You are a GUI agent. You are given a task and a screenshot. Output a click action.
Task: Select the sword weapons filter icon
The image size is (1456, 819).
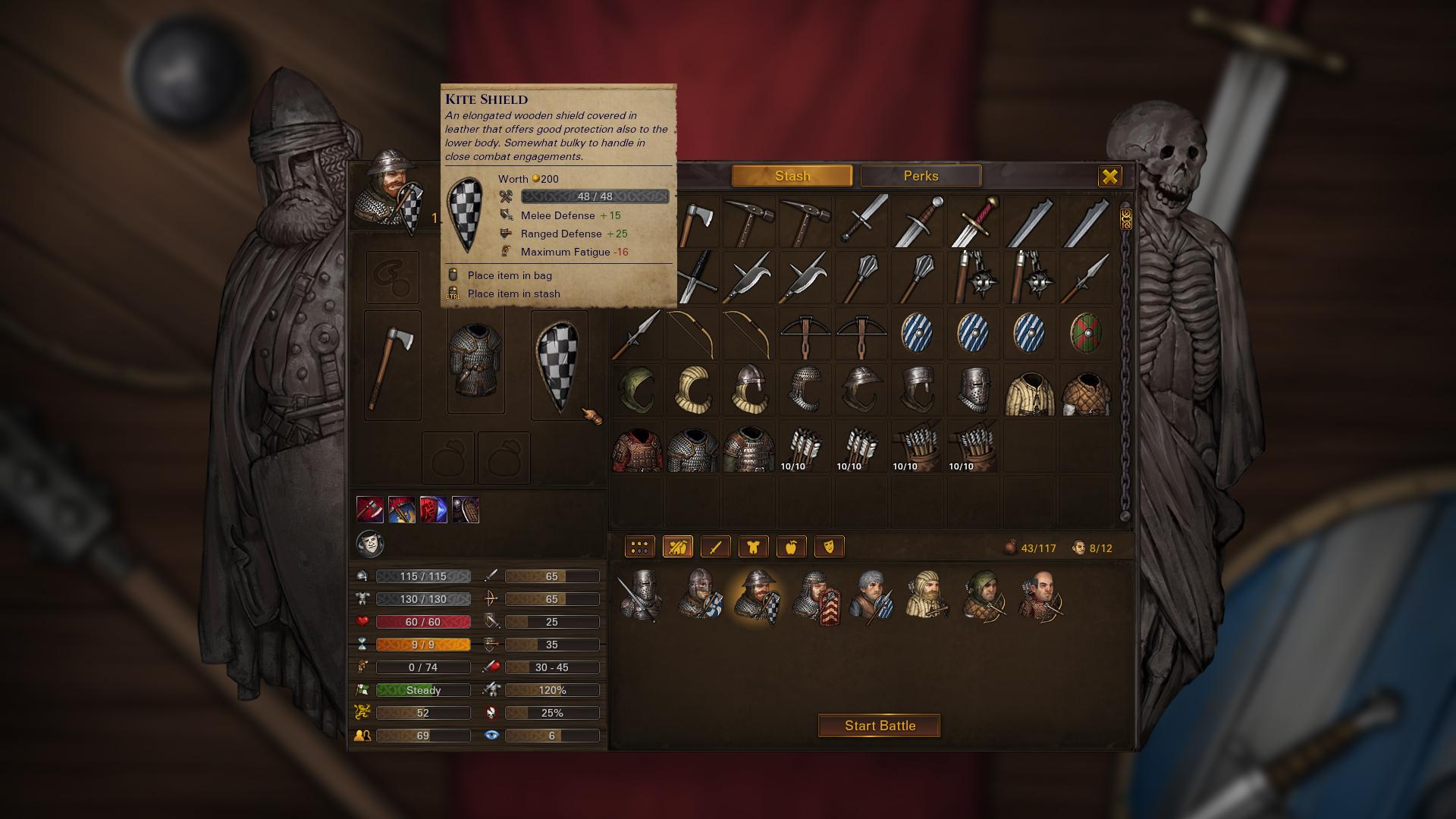(716, 546)
